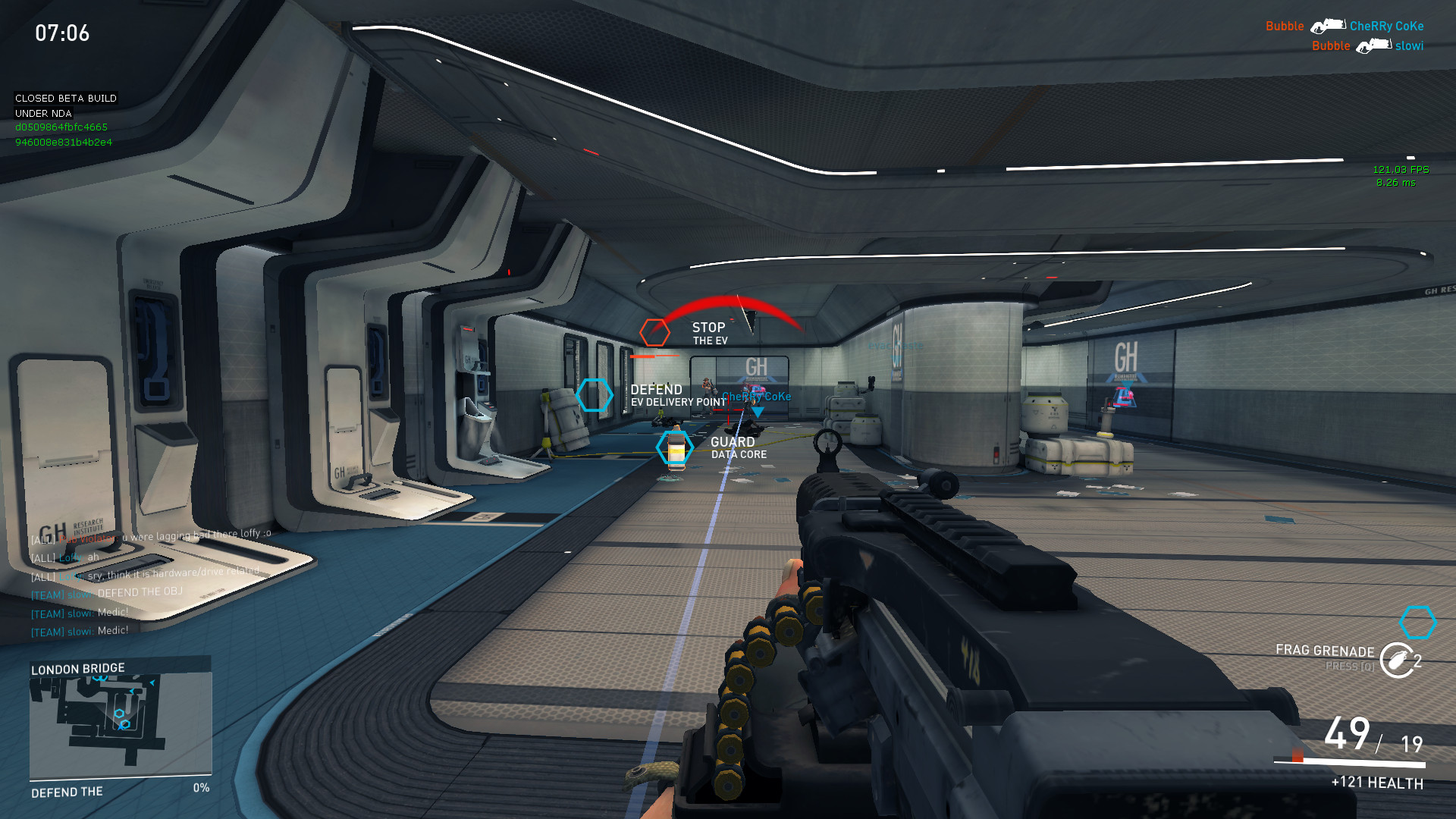Select the kill feed entry for slowi
Viewport: 1456px width, 819px height.
point(1367,45)
